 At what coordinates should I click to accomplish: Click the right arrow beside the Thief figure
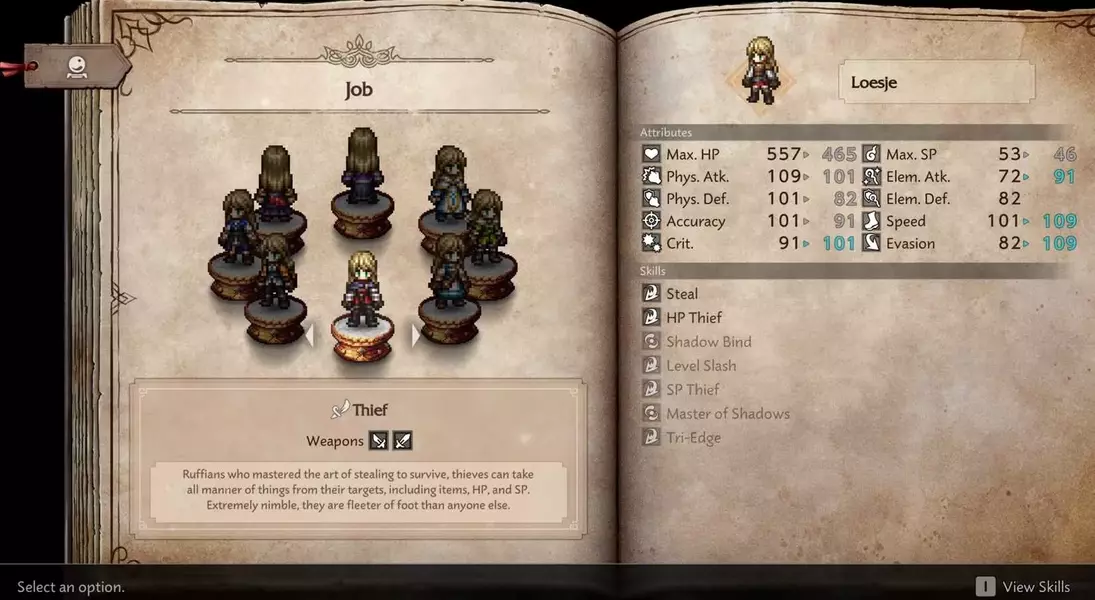click(416, 336)
